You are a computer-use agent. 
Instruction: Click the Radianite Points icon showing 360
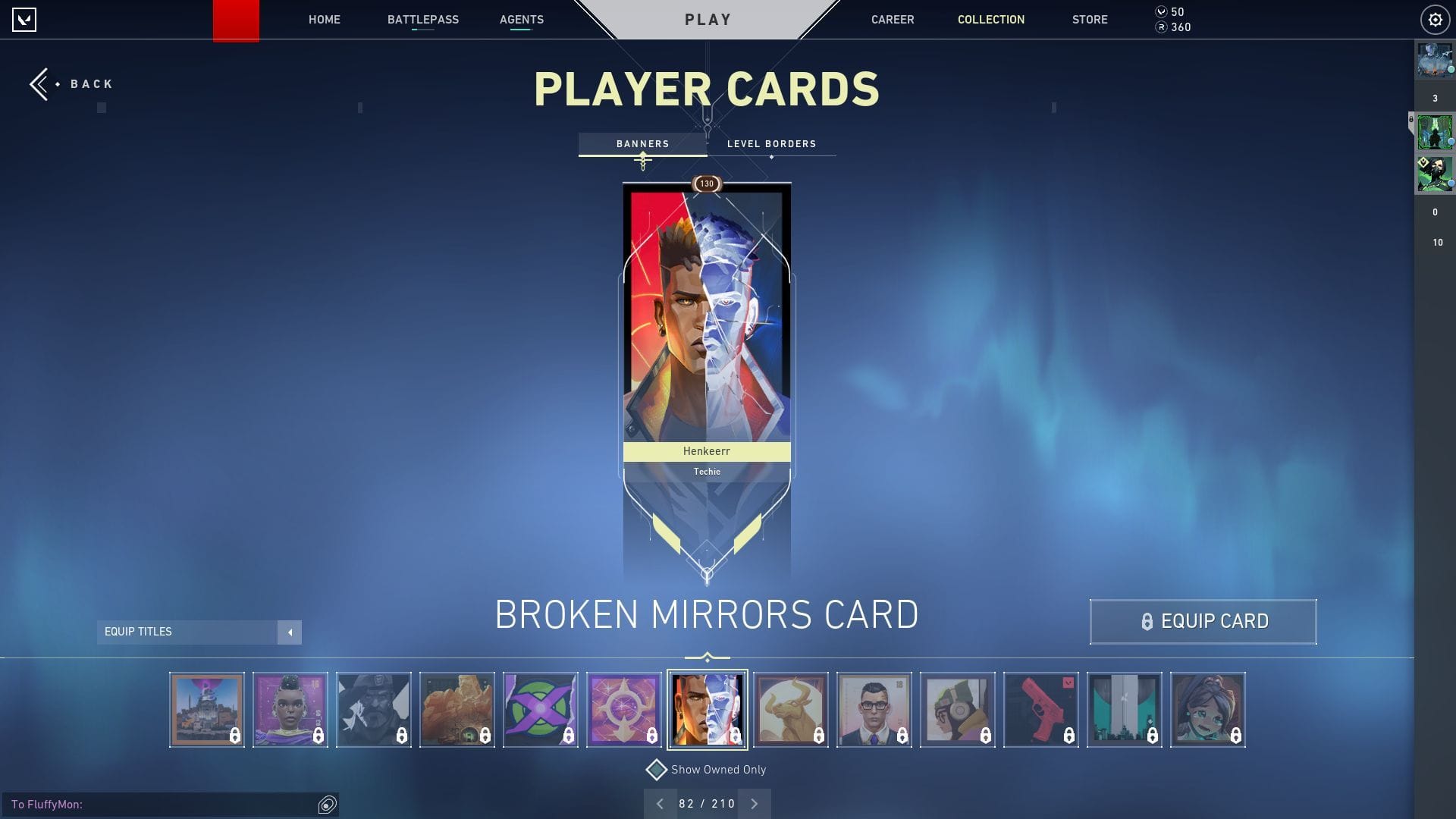pos(1160,27)
